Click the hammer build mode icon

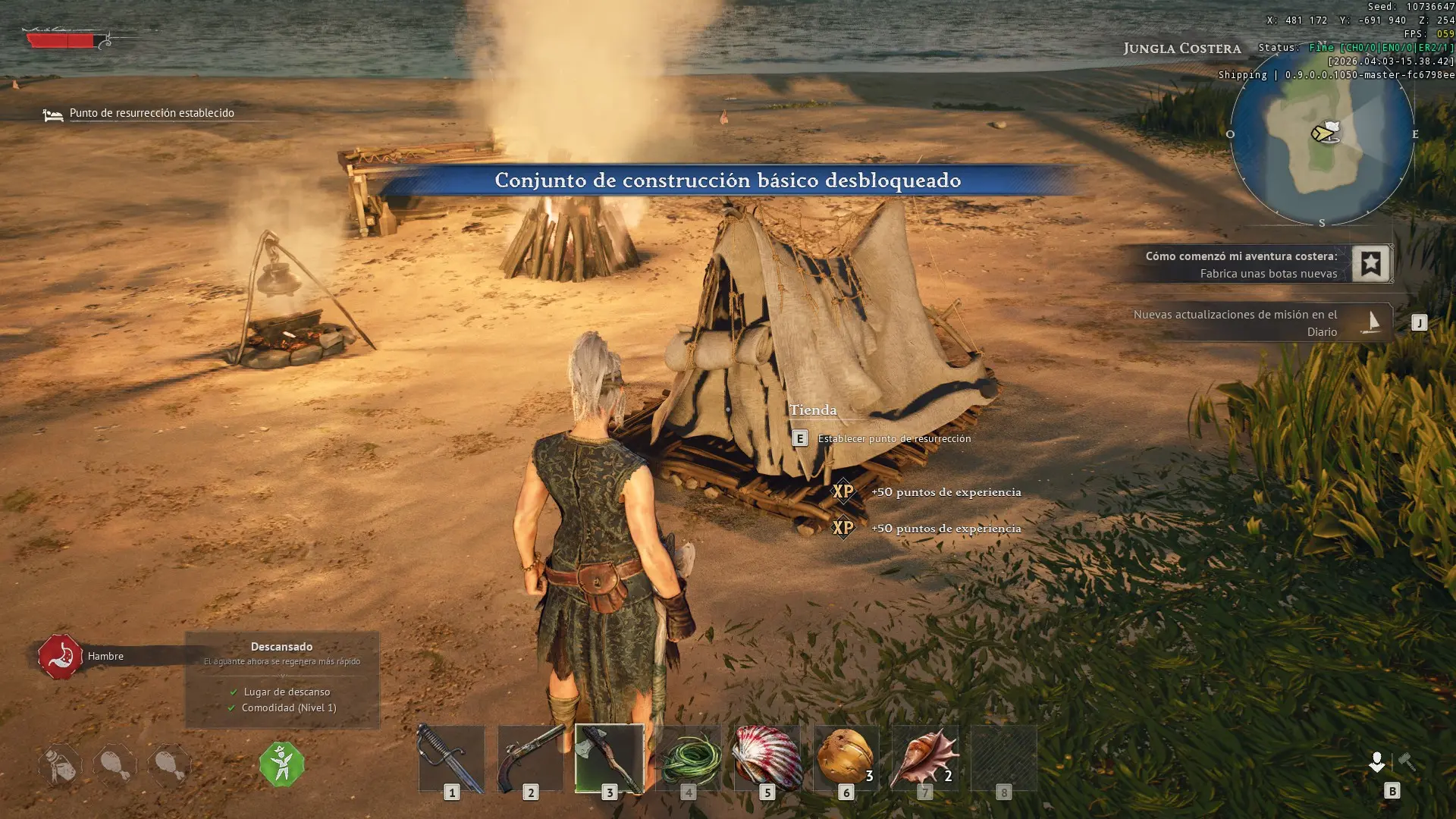1407,761
